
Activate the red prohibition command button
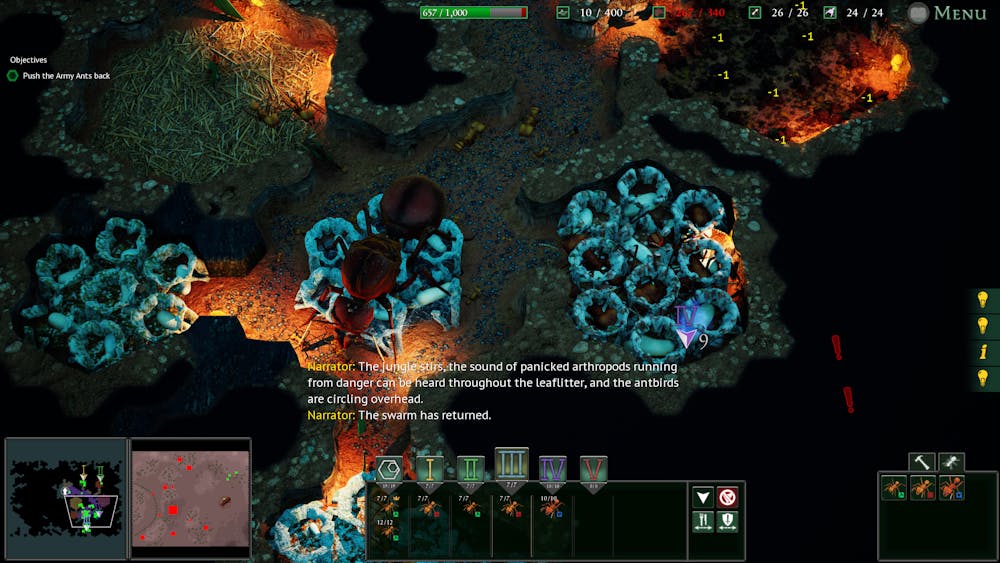coord(728,497)
